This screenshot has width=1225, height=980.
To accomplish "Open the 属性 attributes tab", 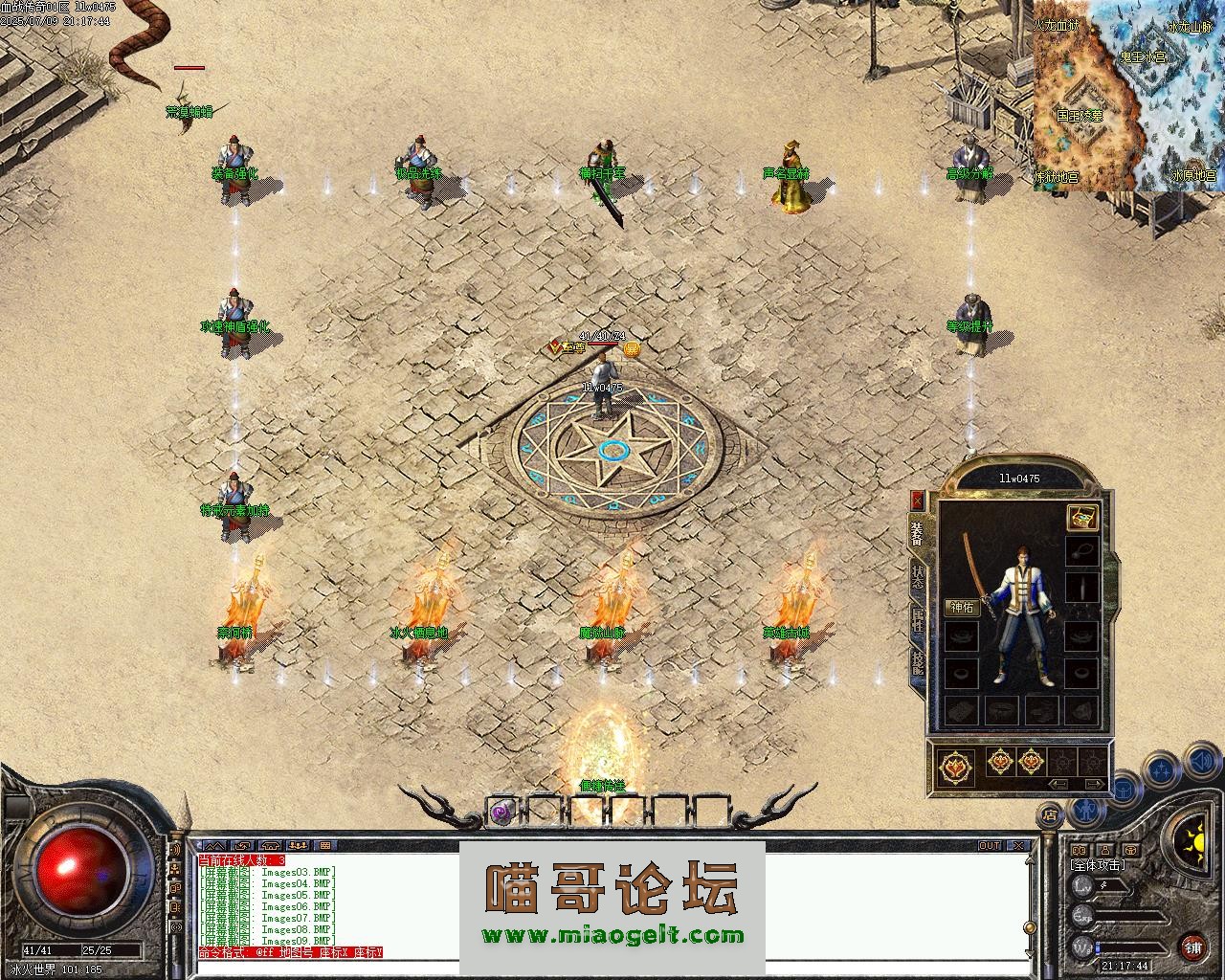I will pos(918,619).
